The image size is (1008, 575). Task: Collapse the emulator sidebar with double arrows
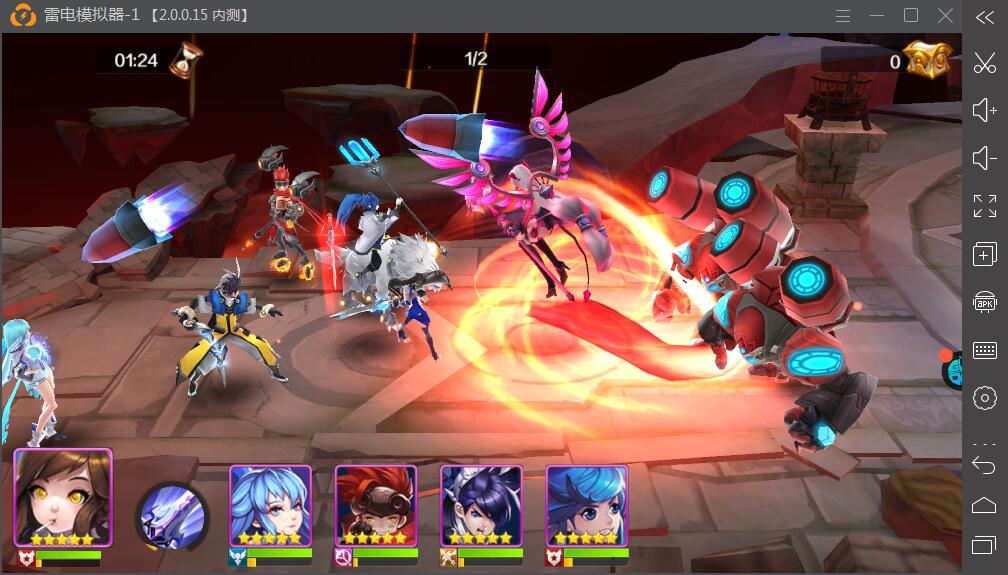[x=985, y=17]
